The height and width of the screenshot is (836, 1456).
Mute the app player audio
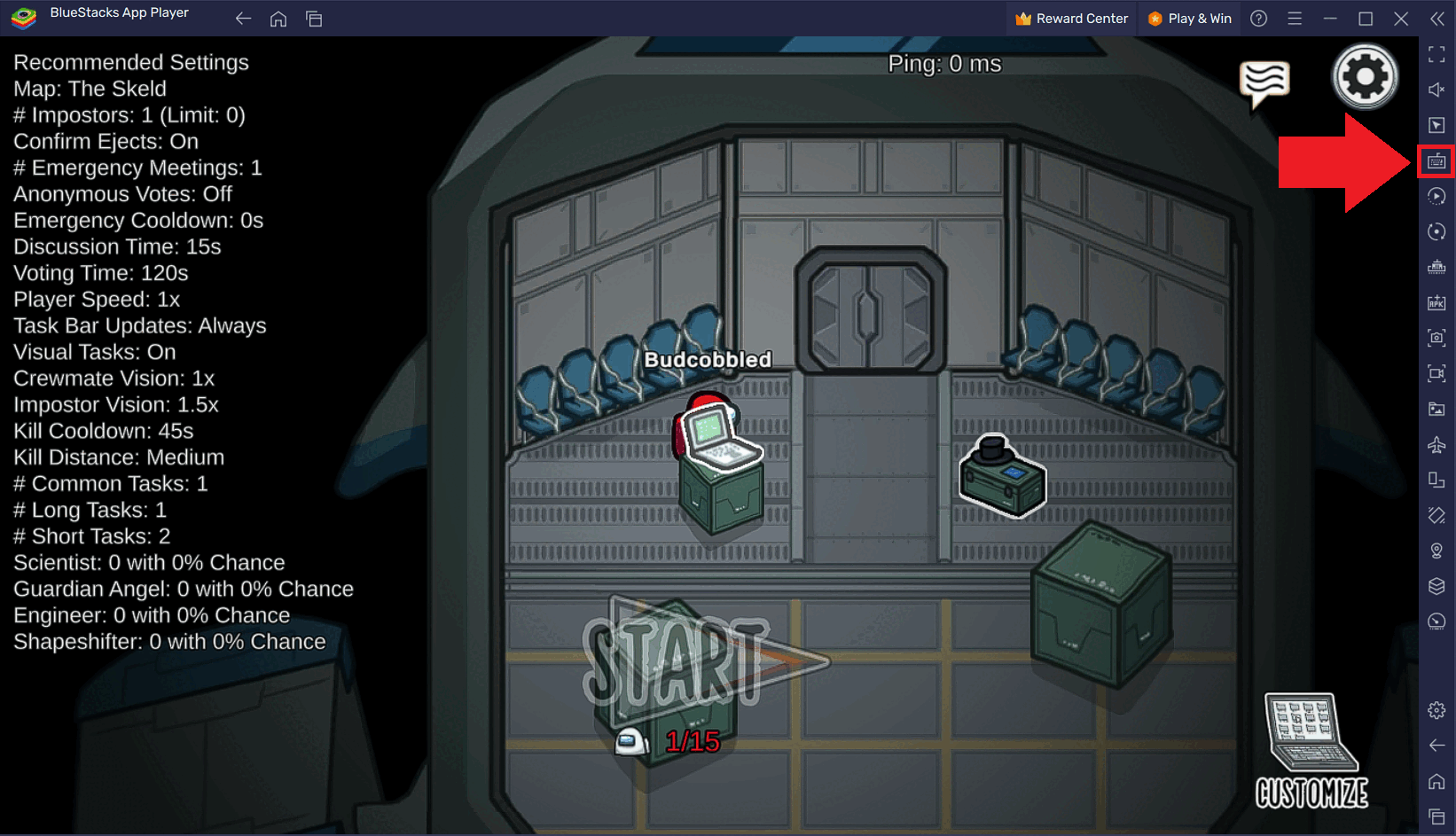coord(1436,90)
